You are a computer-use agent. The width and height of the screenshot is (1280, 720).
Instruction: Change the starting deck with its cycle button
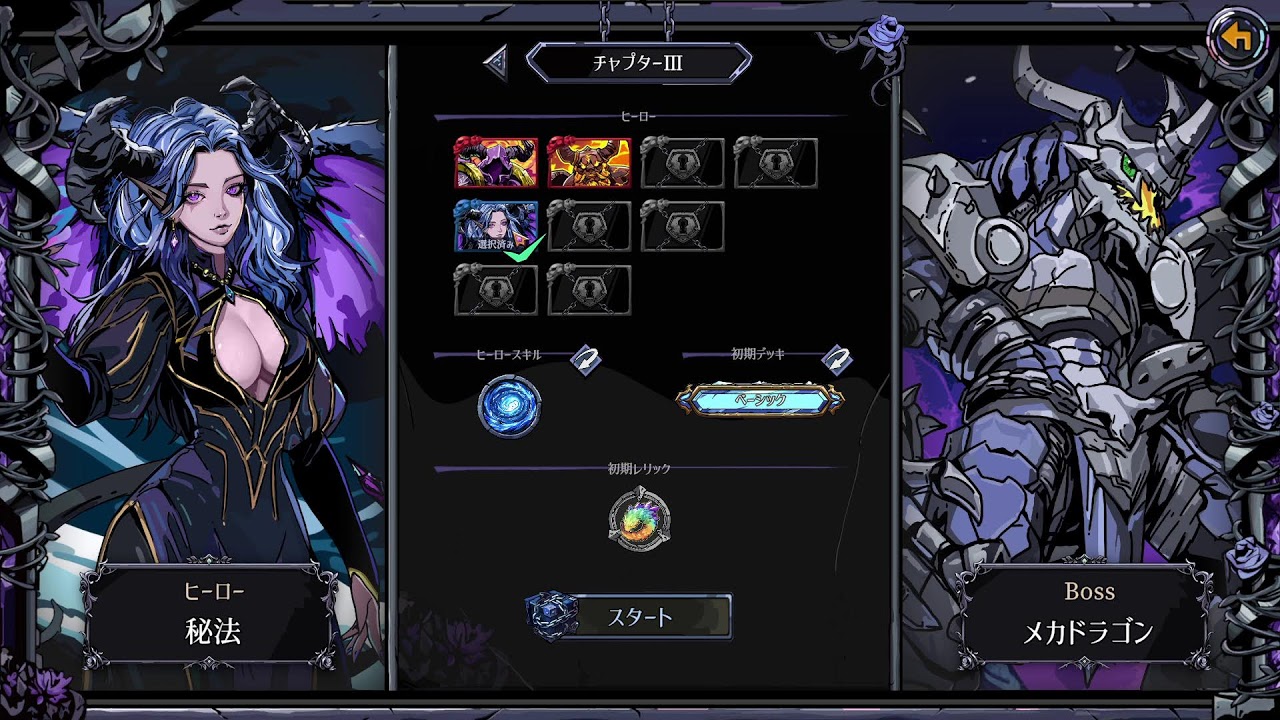(836, 359)
